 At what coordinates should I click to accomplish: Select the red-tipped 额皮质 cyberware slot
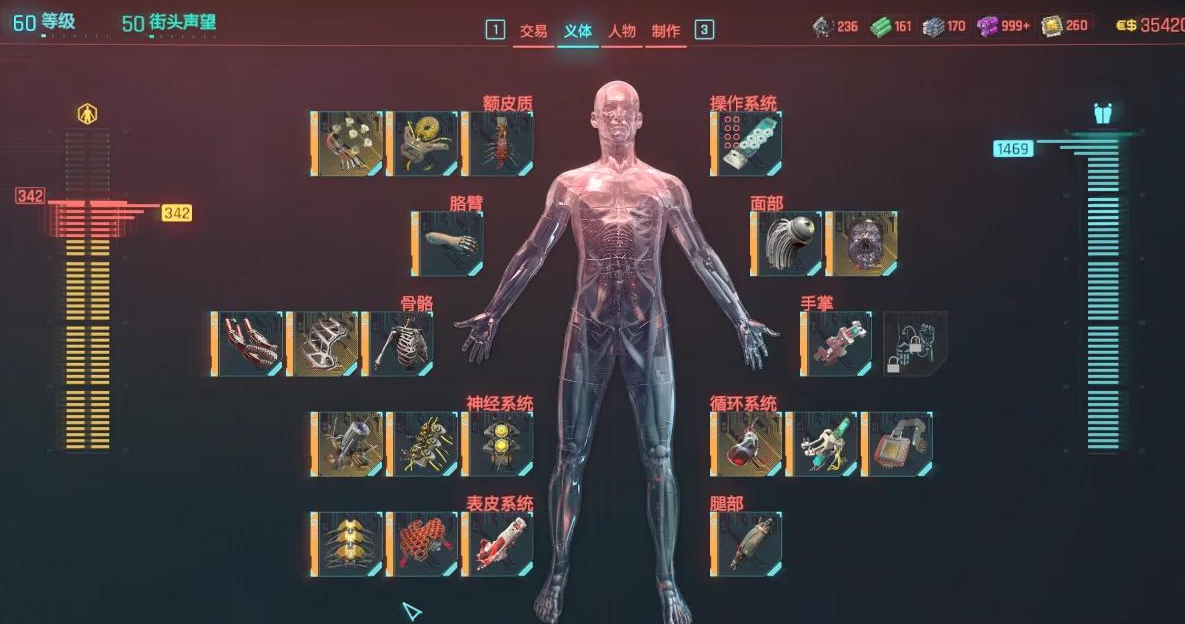point(498,144)
